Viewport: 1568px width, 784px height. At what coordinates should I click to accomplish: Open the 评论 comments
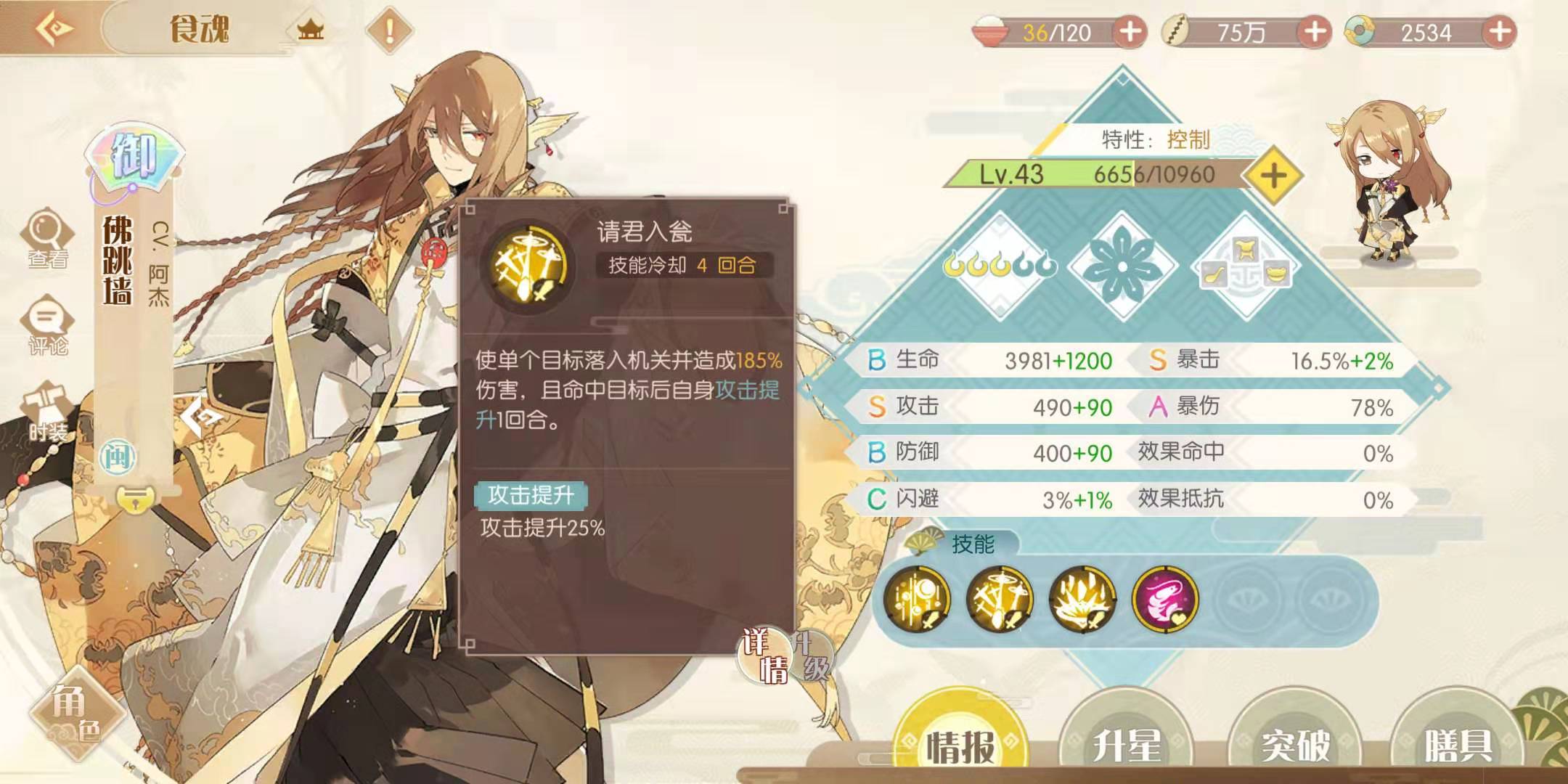tap(48, 325)
